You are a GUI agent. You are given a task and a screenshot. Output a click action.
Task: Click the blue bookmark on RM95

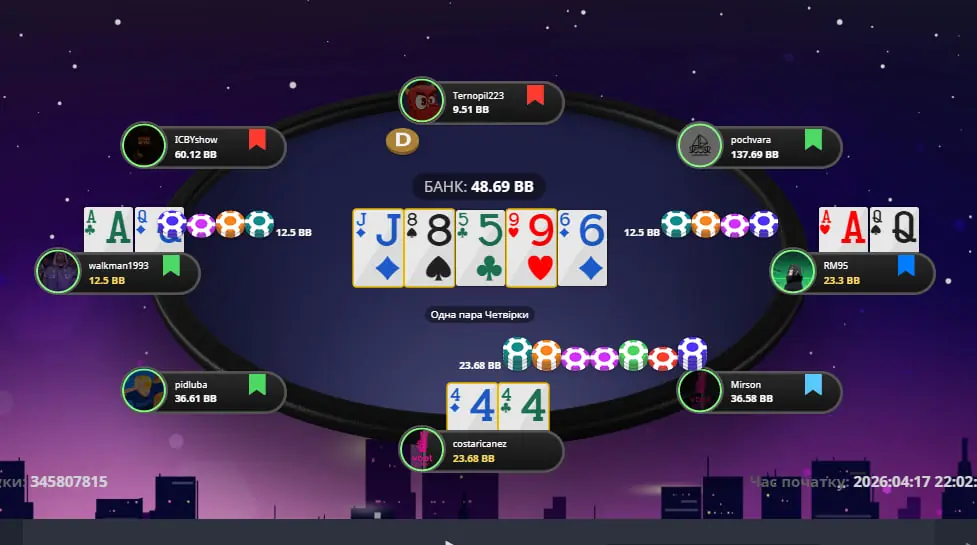click(906, 265)
